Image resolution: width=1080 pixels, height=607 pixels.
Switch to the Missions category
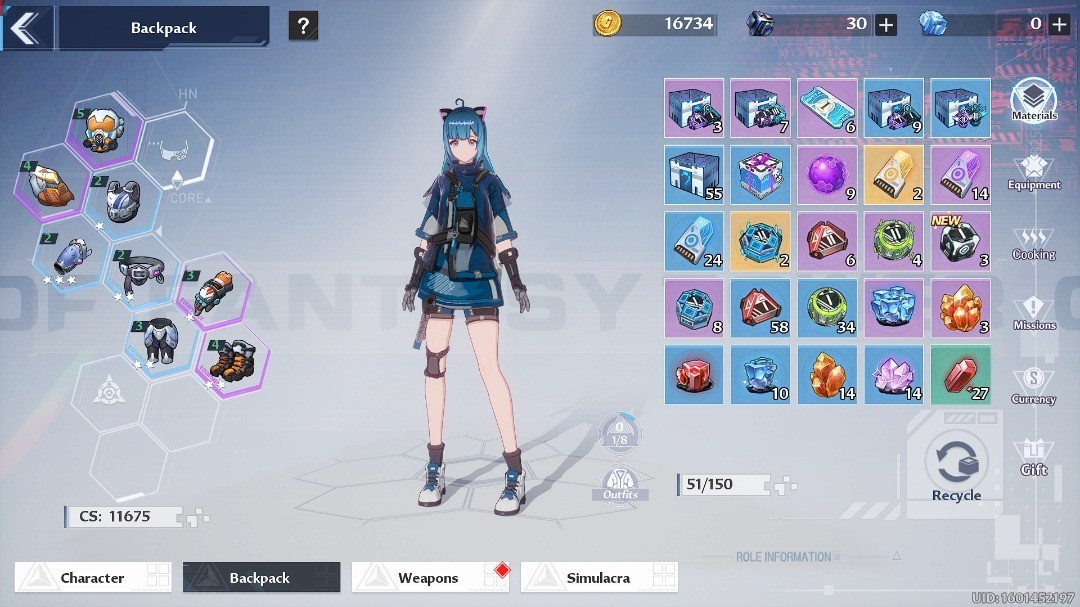pos(1033,313)
